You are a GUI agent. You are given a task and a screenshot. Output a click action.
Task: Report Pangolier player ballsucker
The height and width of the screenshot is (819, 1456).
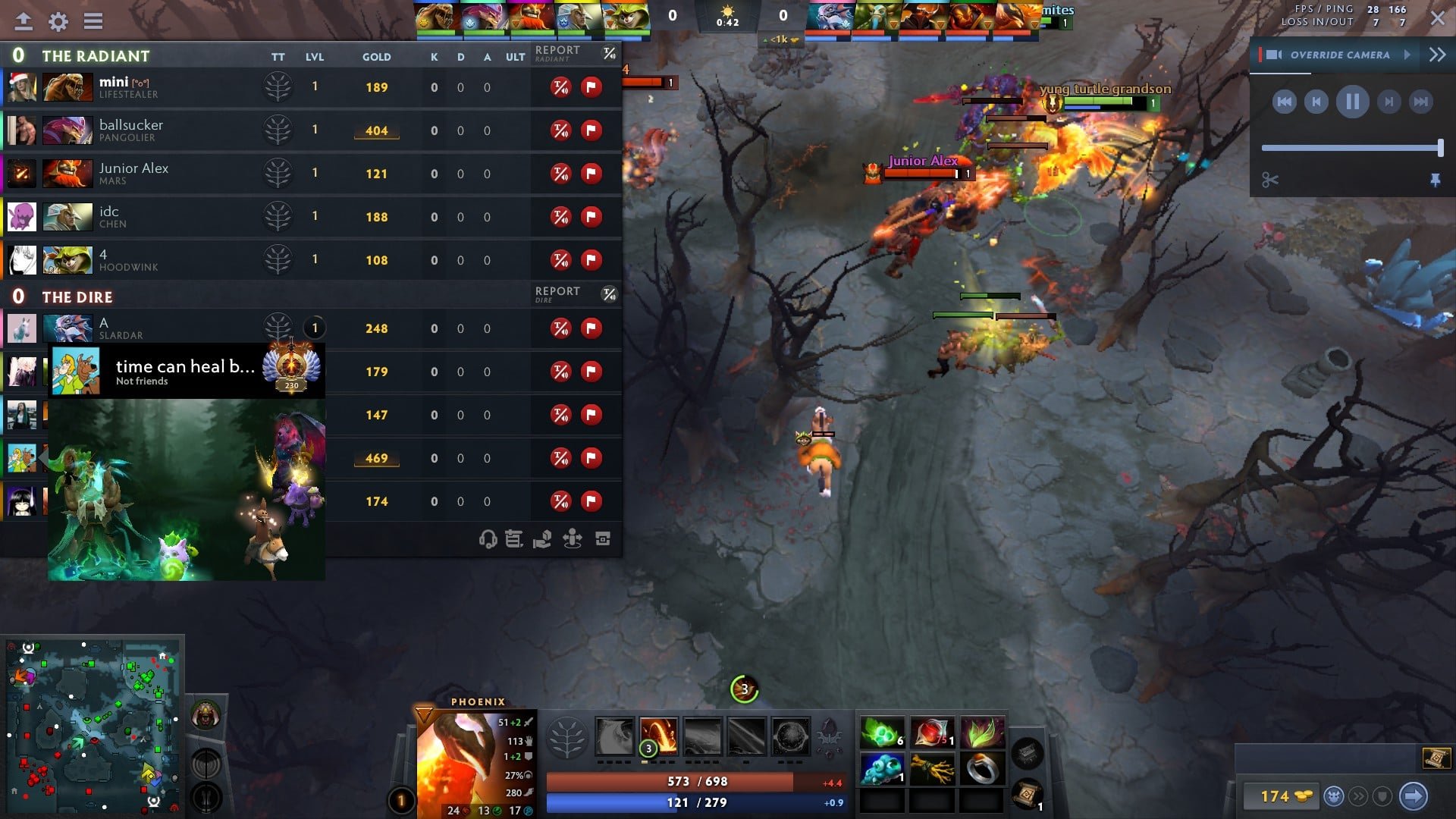(x=591, y=130)
